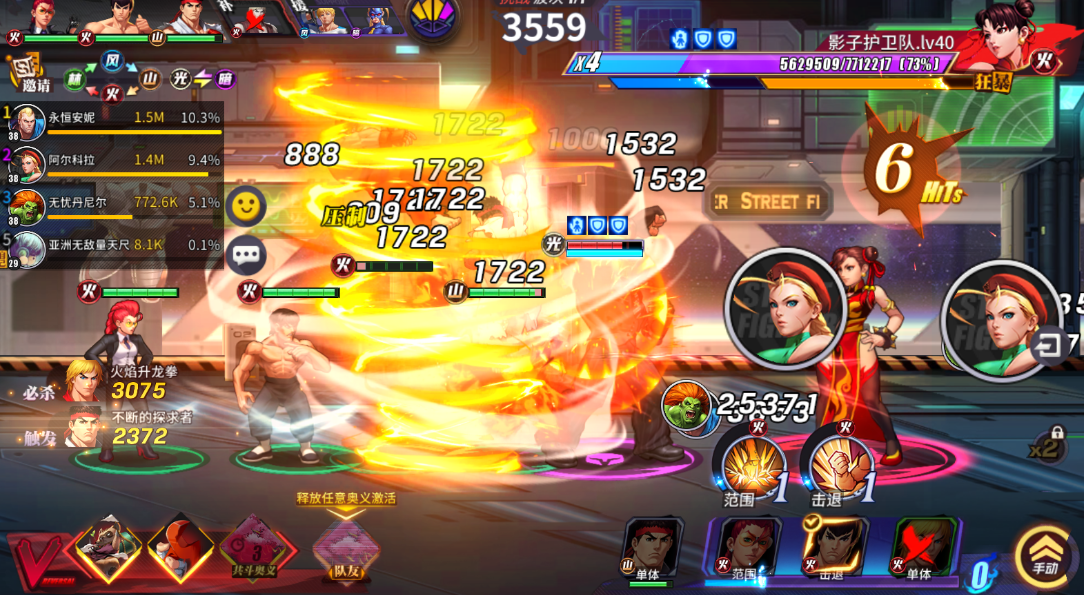The height and width of the screenshot is (595, 1084).
Task: Tap the locked x2 speed button
Action: 1052,446
